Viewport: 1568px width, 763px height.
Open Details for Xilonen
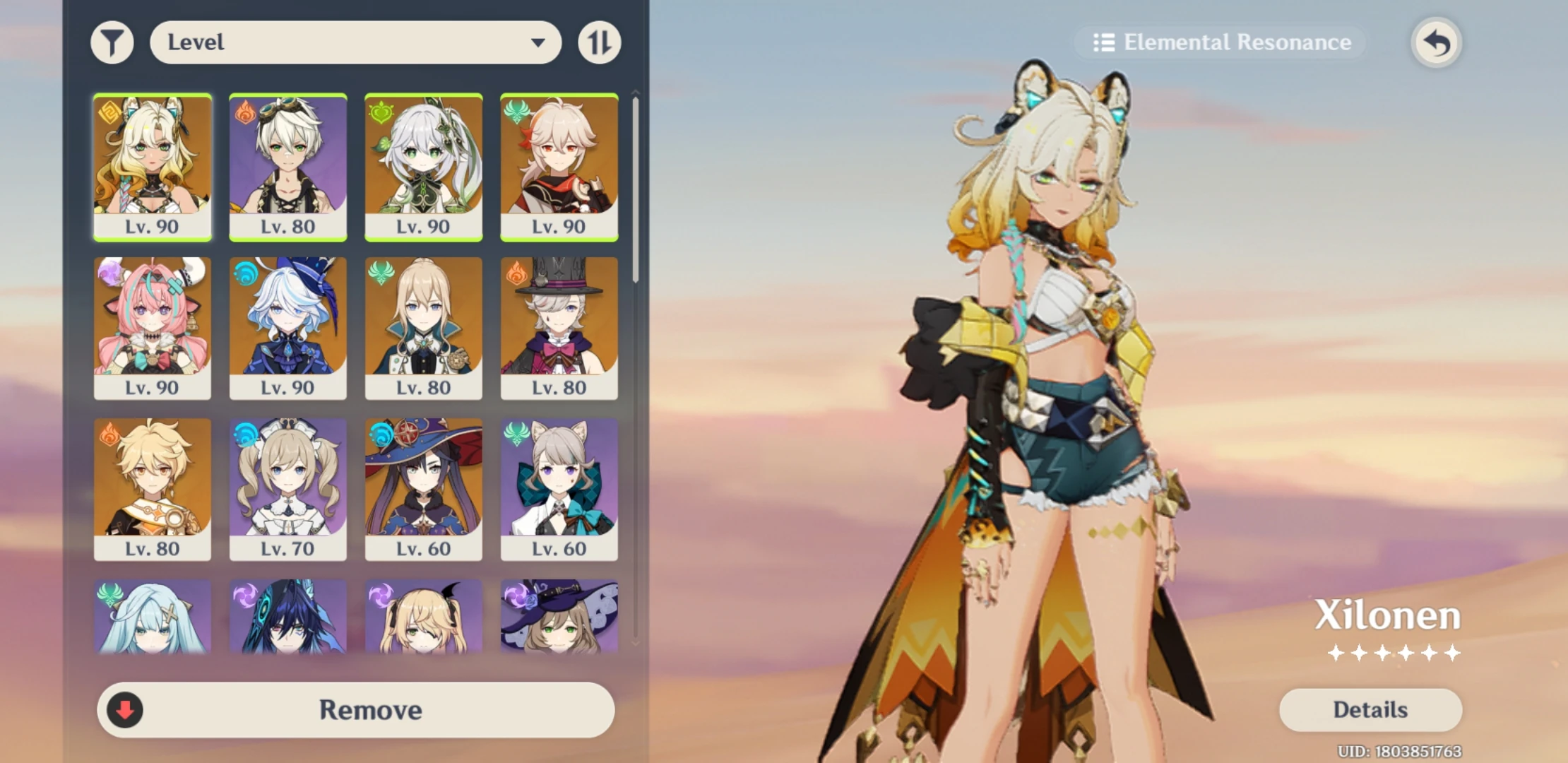point(1369,709)
